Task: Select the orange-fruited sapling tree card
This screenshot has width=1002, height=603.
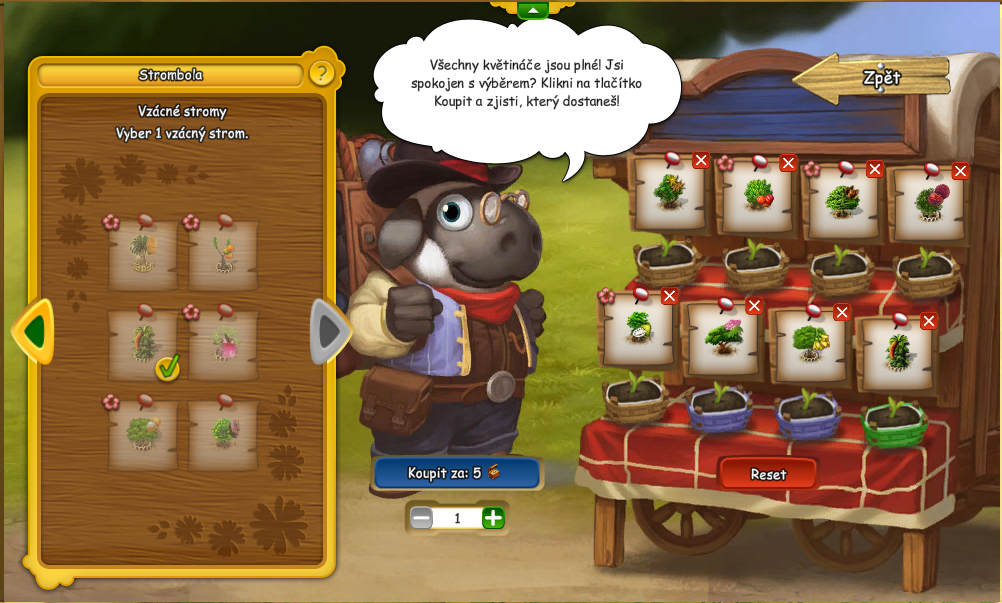Action: 223,255
